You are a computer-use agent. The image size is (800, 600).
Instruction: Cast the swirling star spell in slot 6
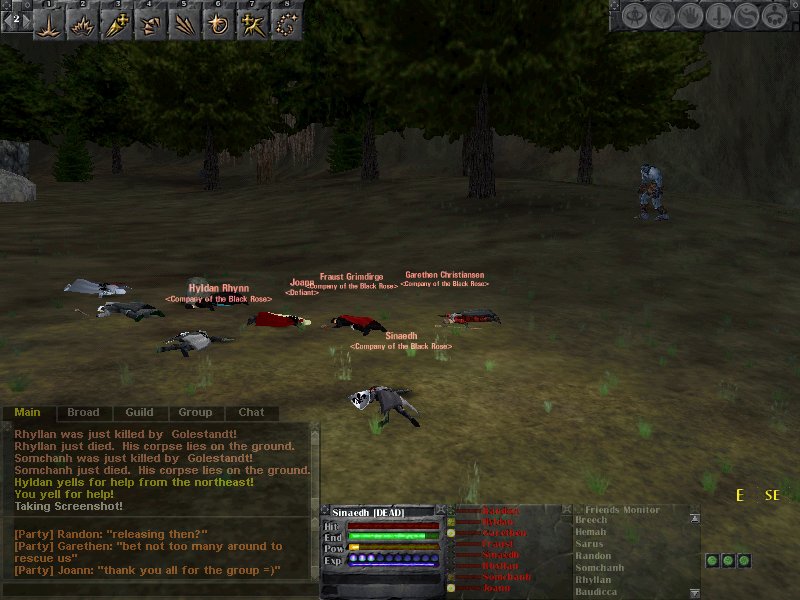(x=218, y=25)
